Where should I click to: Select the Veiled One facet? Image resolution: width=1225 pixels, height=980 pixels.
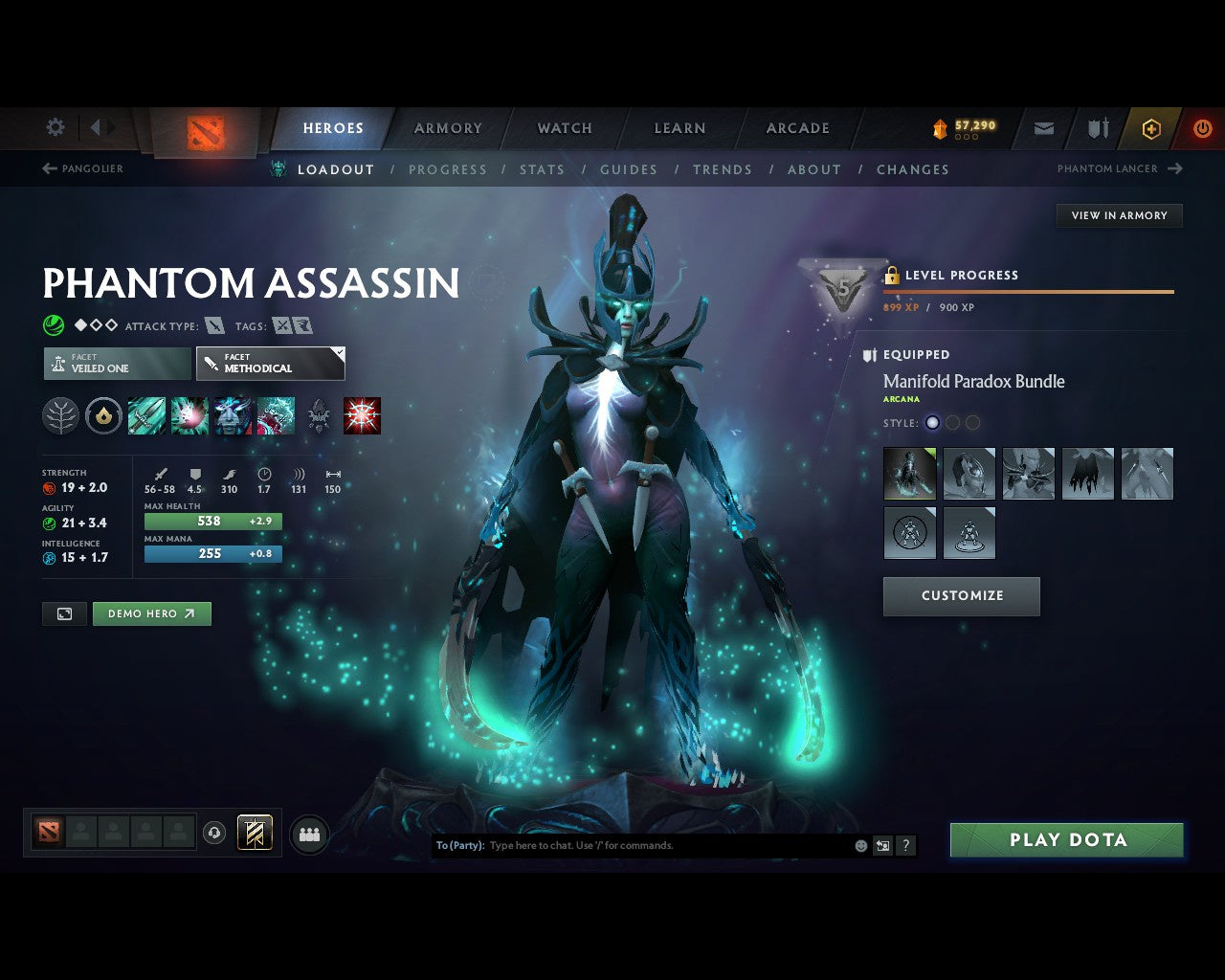pyautogui.click(x=116, y=364)
